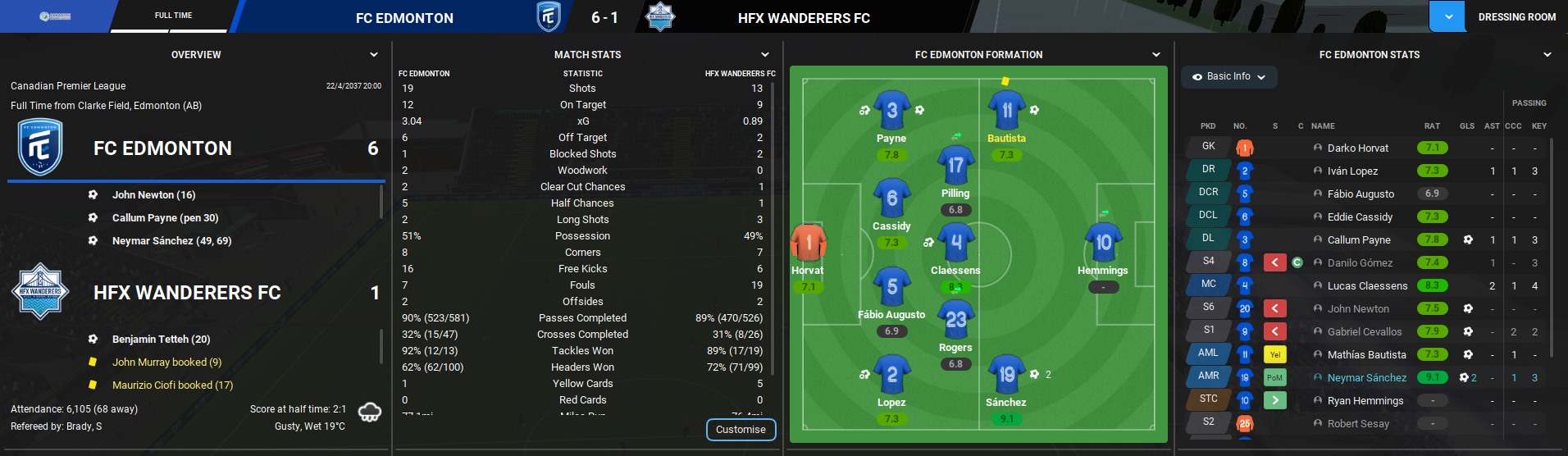1568x456 pixels.
Task: Sort the stats table by RAT column
Action: point(1432,126)
